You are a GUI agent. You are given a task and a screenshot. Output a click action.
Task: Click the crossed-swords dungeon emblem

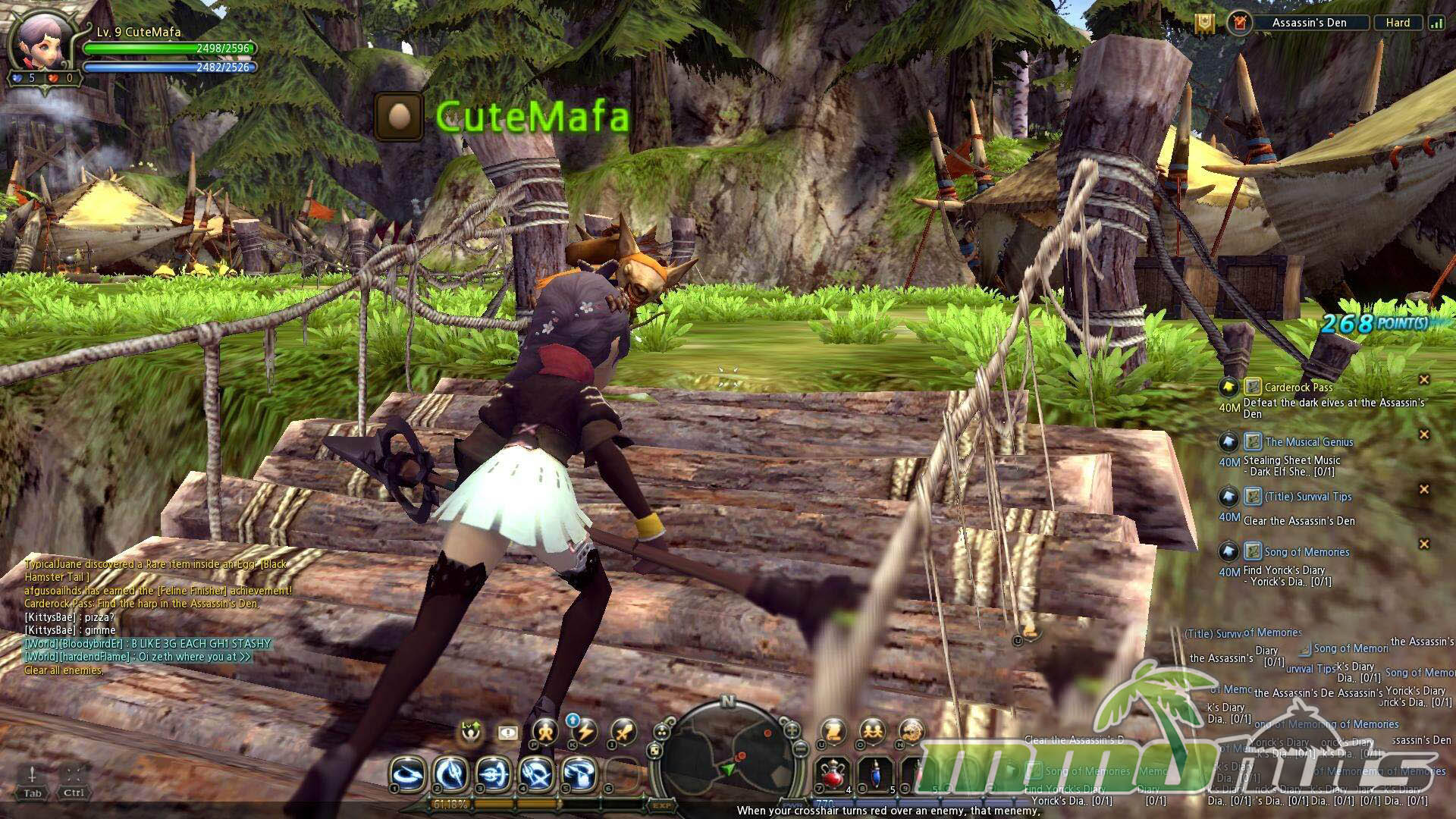[1238, 23]
